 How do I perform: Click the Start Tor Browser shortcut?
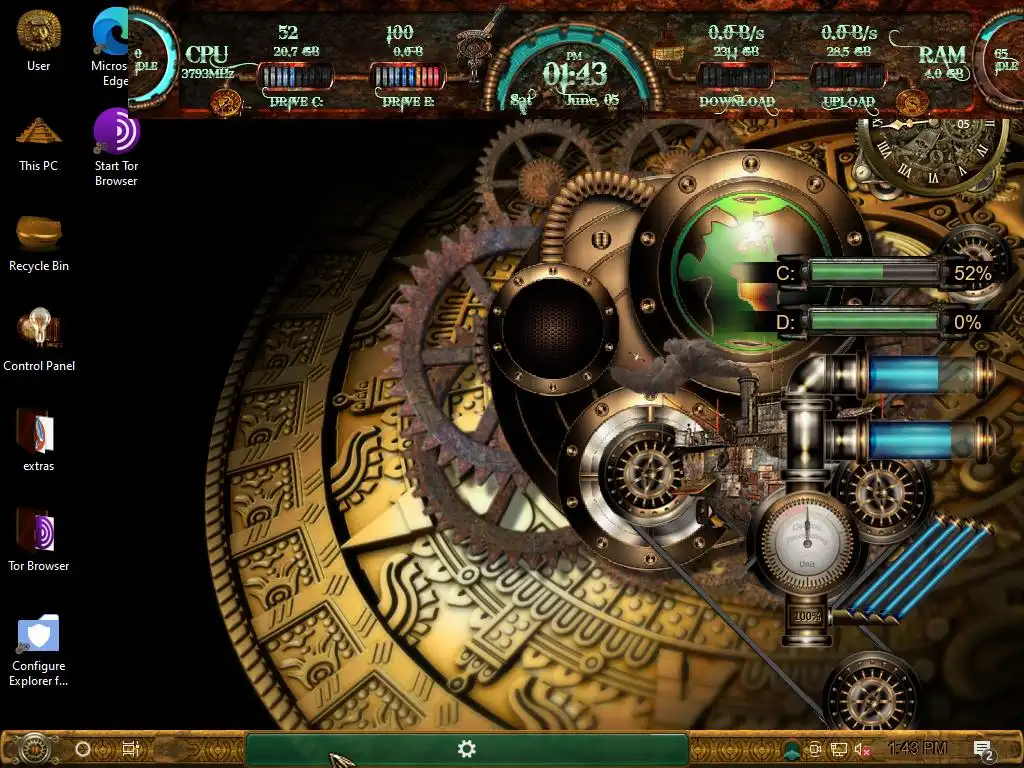[x=116, y=134]
